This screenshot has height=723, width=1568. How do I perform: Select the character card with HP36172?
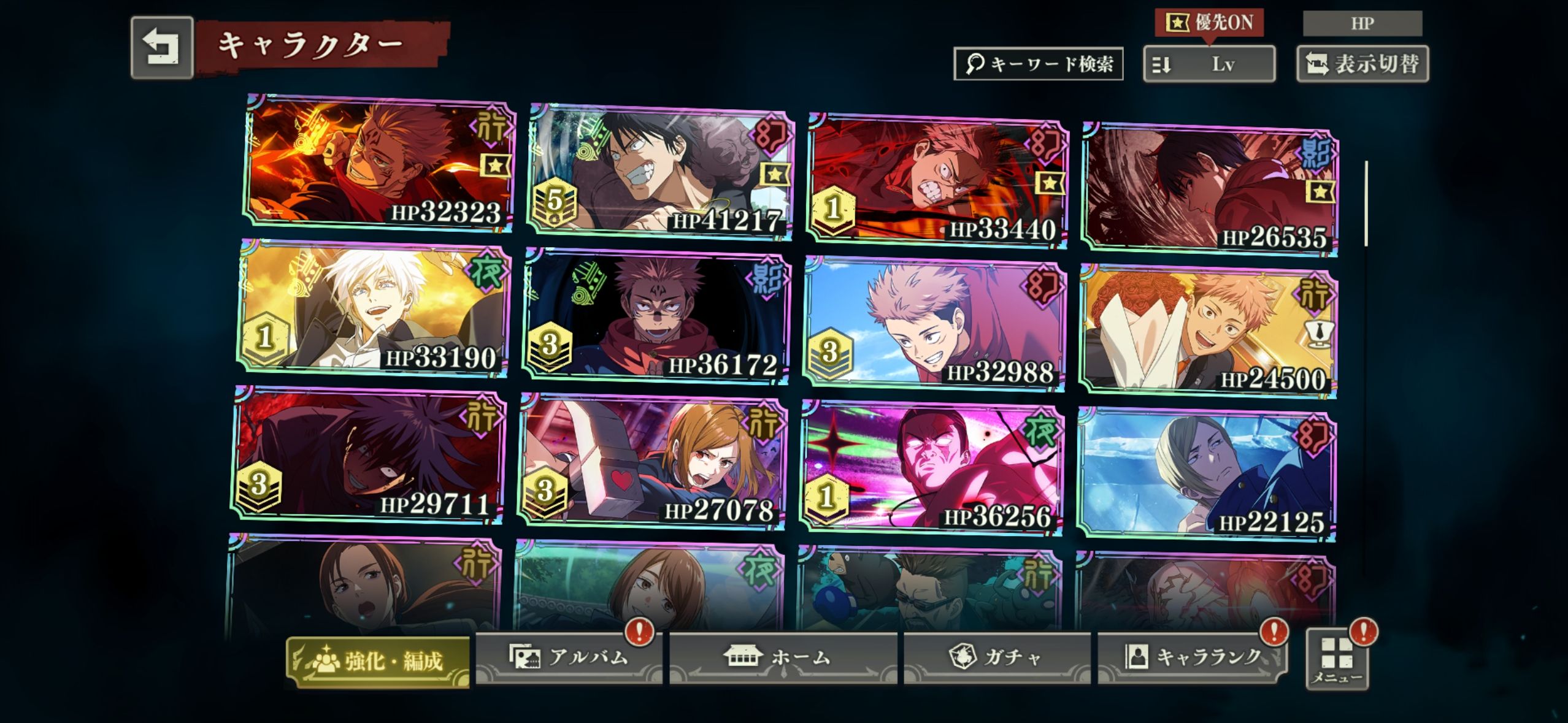point(656,318)
